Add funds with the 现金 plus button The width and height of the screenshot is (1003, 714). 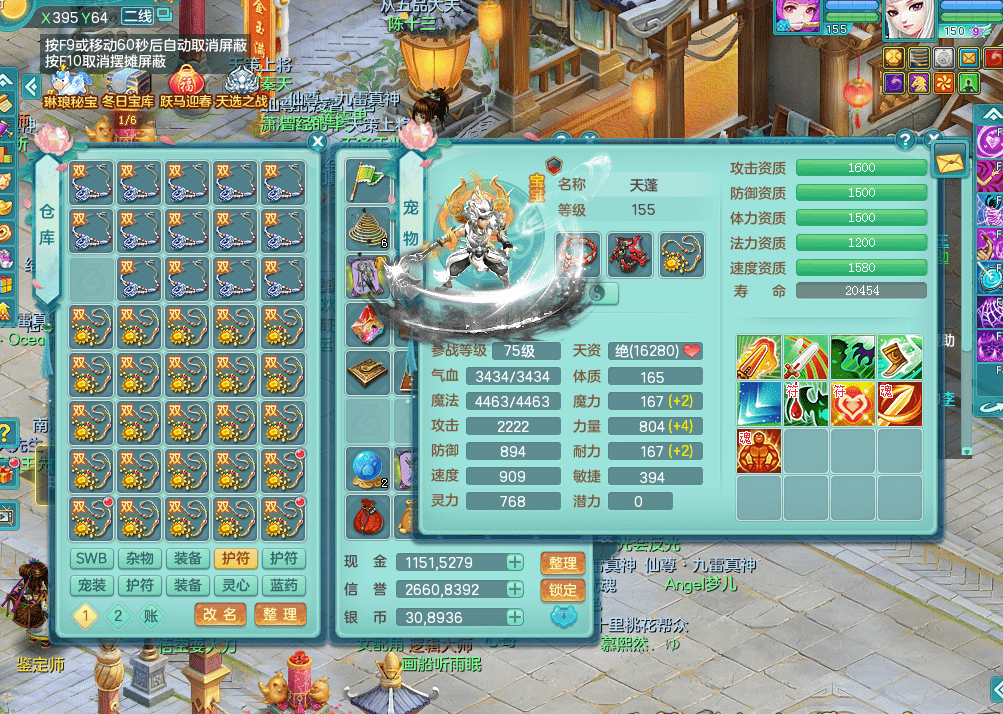tap(515, 563)
